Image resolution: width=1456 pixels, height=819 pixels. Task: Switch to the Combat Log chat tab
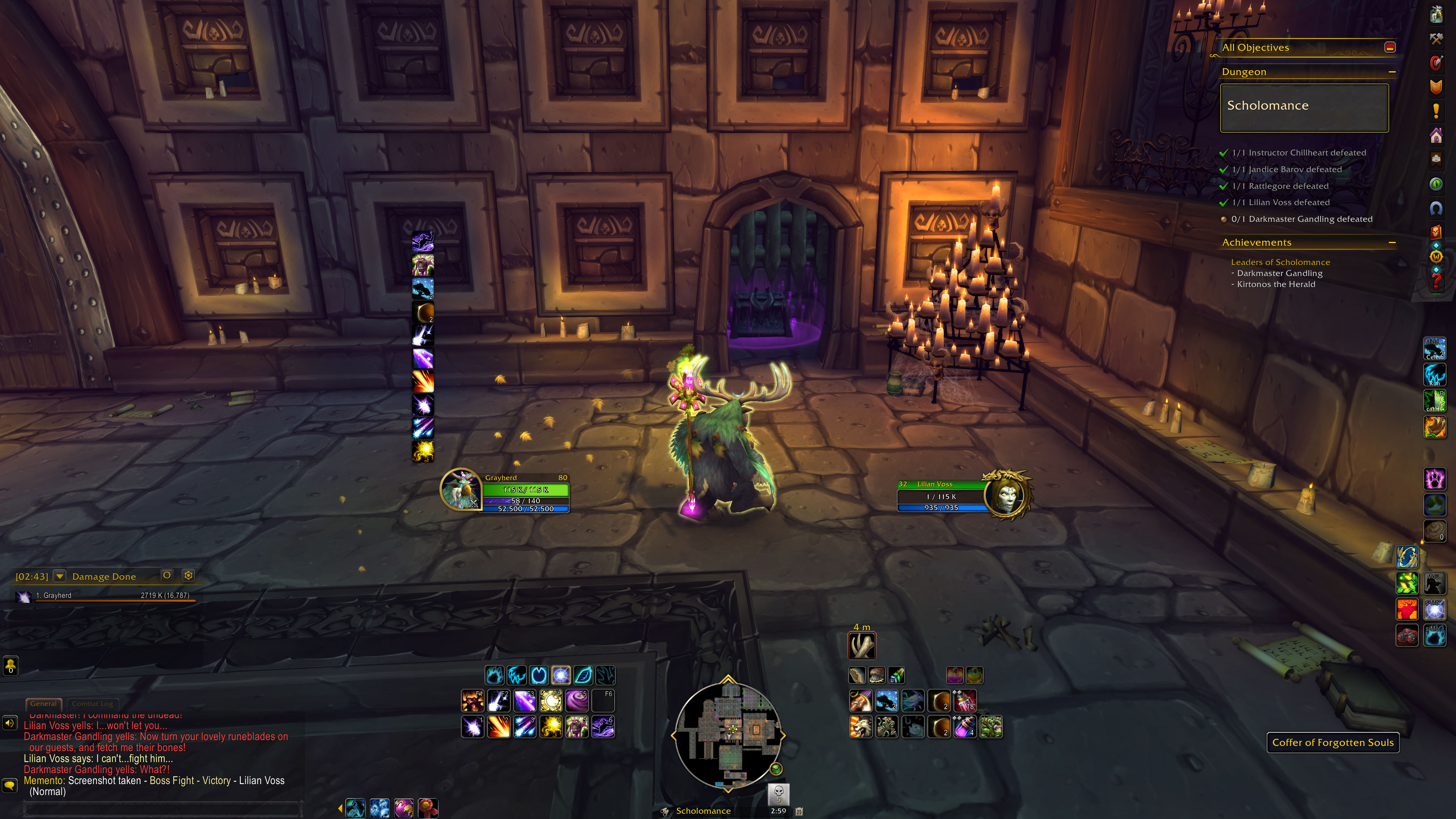click(x=92, y=704)
